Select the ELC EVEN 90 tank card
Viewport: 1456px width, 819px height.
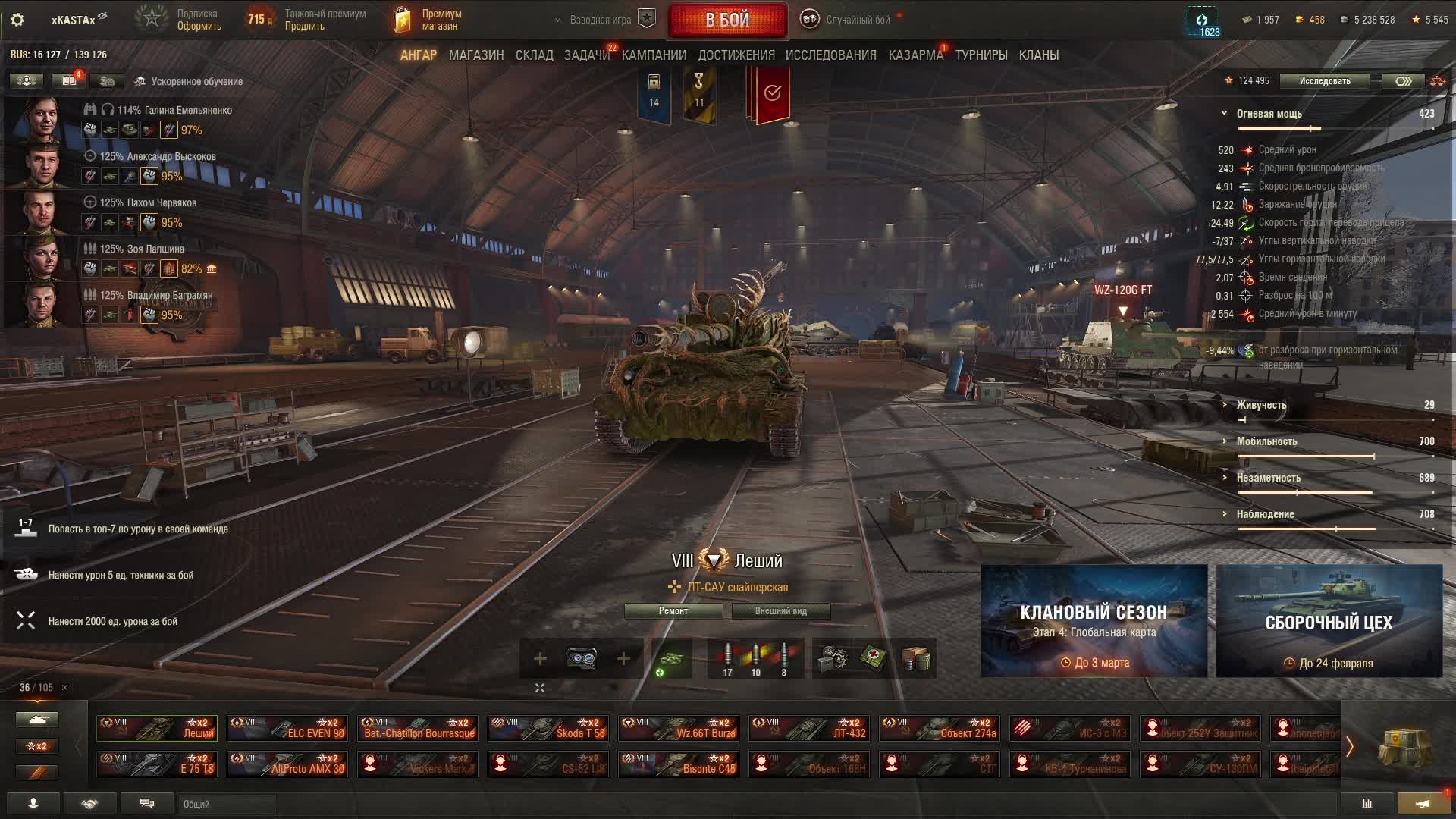[287, 728]
